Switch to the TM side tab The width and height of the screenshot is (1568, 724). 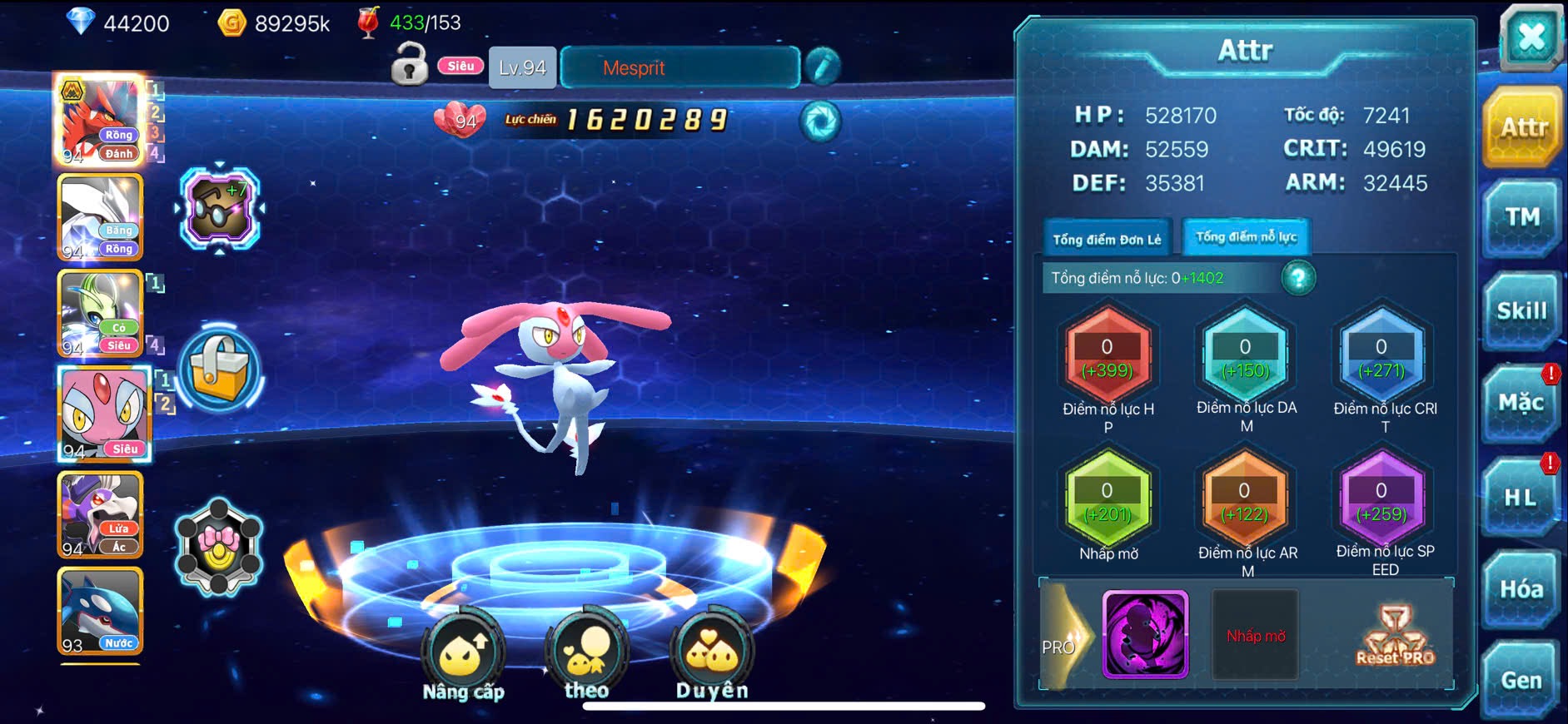coord(1521,218)
